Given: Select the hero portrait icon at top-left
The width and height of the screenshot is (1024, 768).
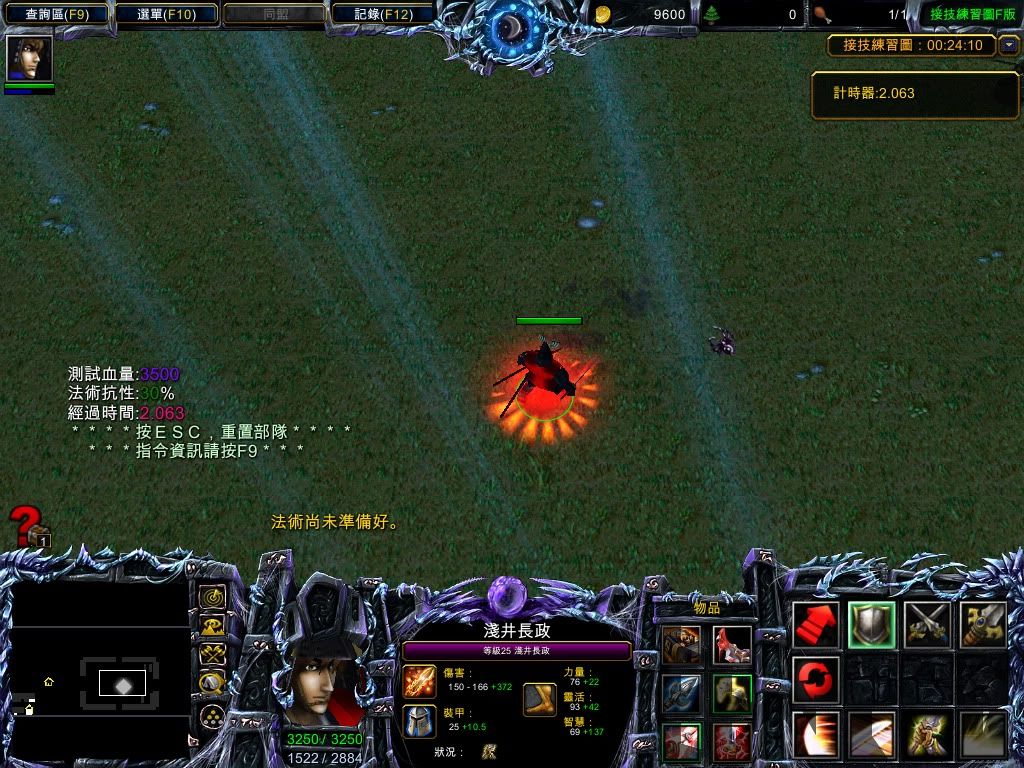Looking at the screenshot, I should (x=29, y=59).
